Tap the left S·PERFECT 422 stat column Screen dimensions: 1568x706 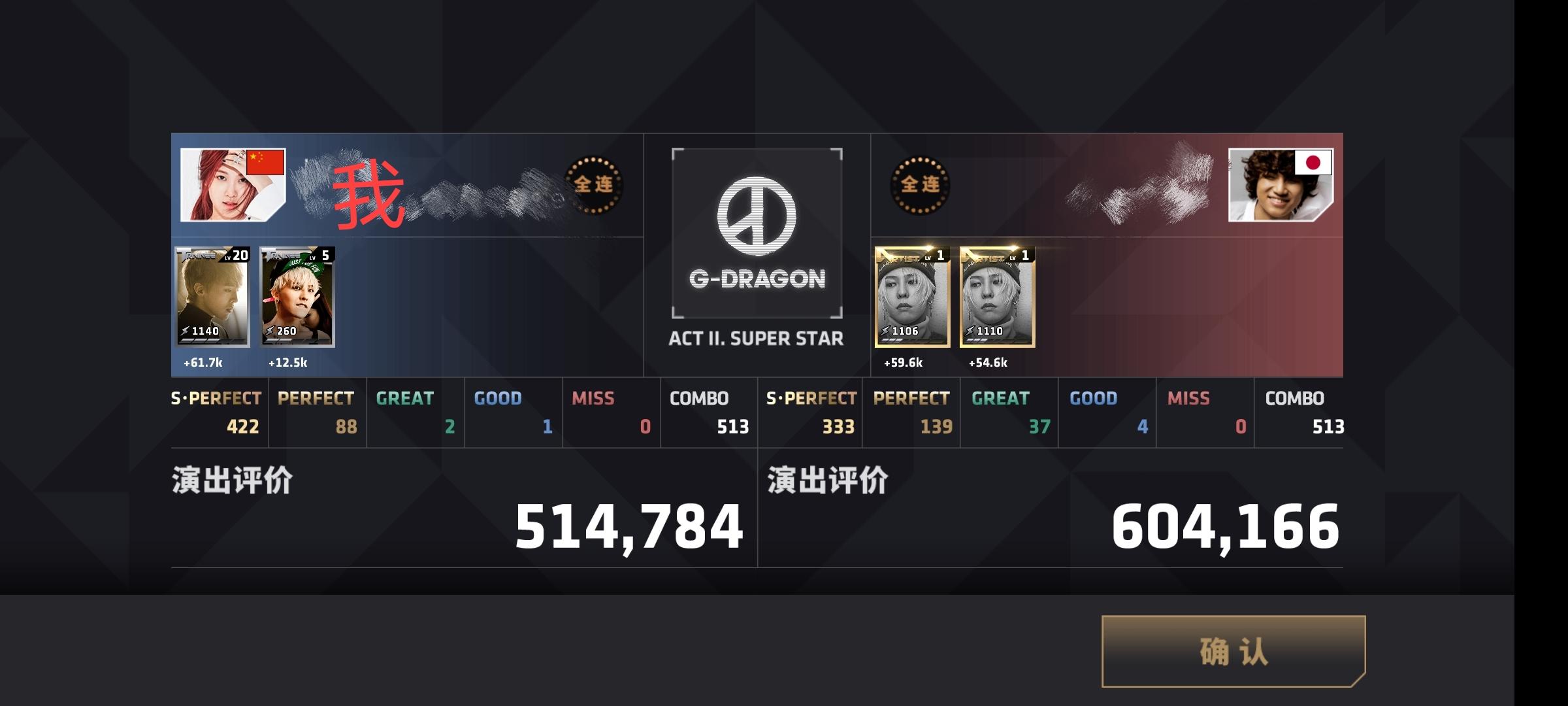219,412
